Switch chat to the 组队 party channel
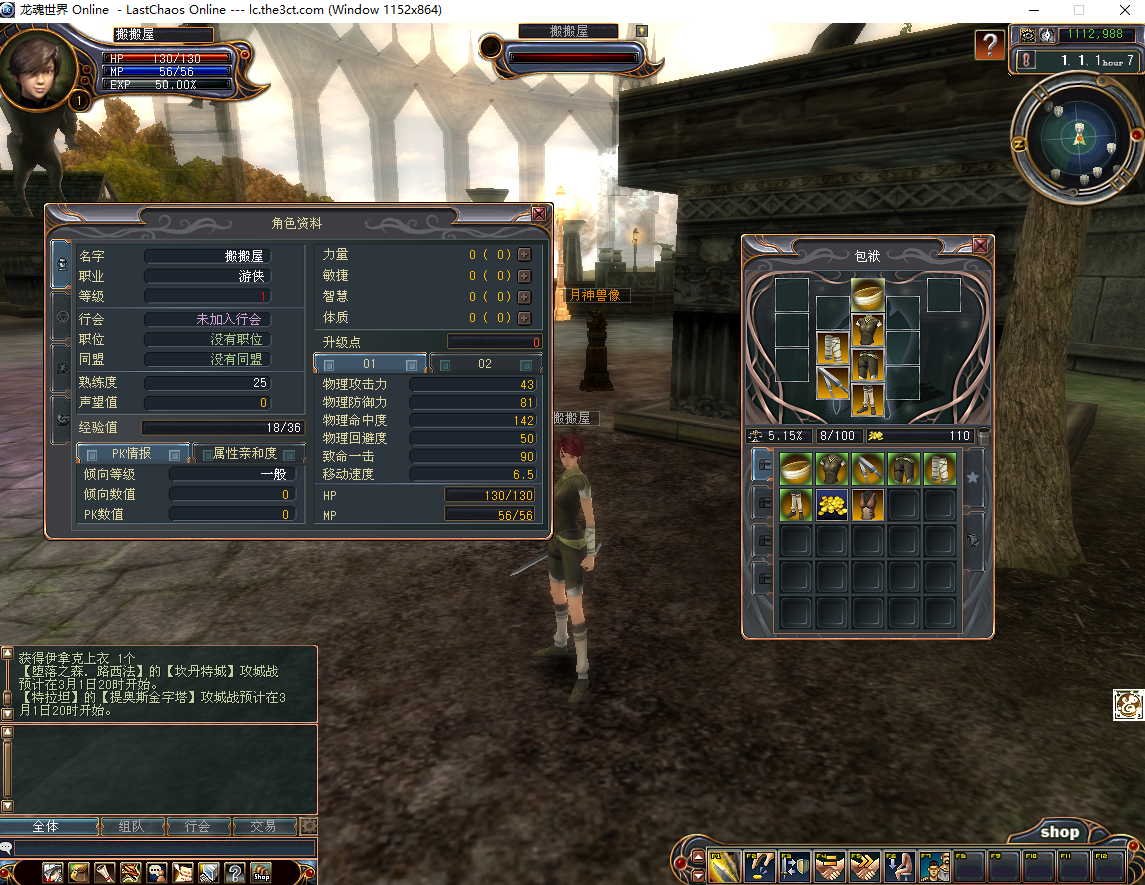1145x885 pixels. [x=131, y=827]
